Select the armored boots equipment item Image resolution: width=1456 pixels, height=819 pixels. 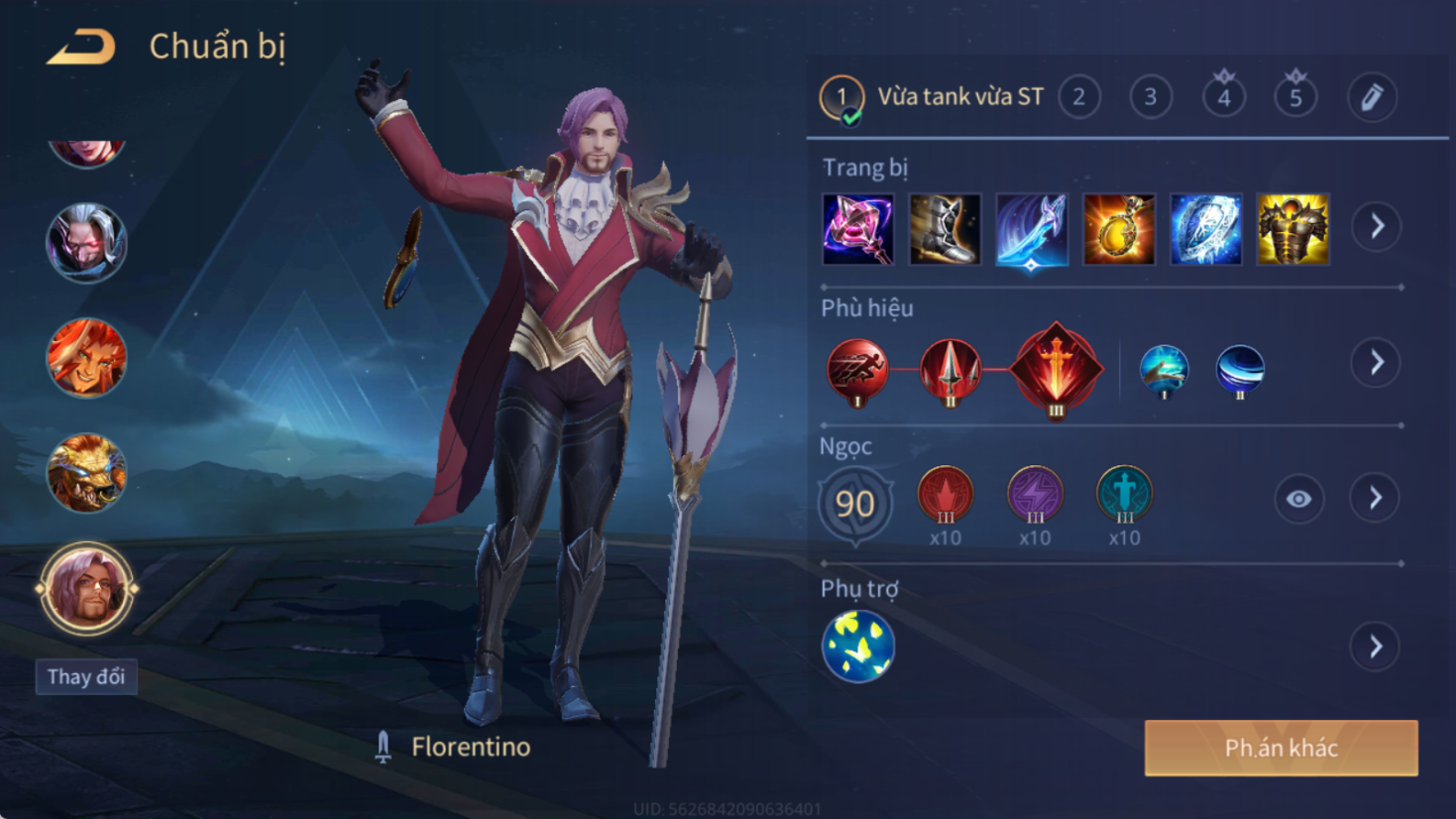click(x=945, y=229)
